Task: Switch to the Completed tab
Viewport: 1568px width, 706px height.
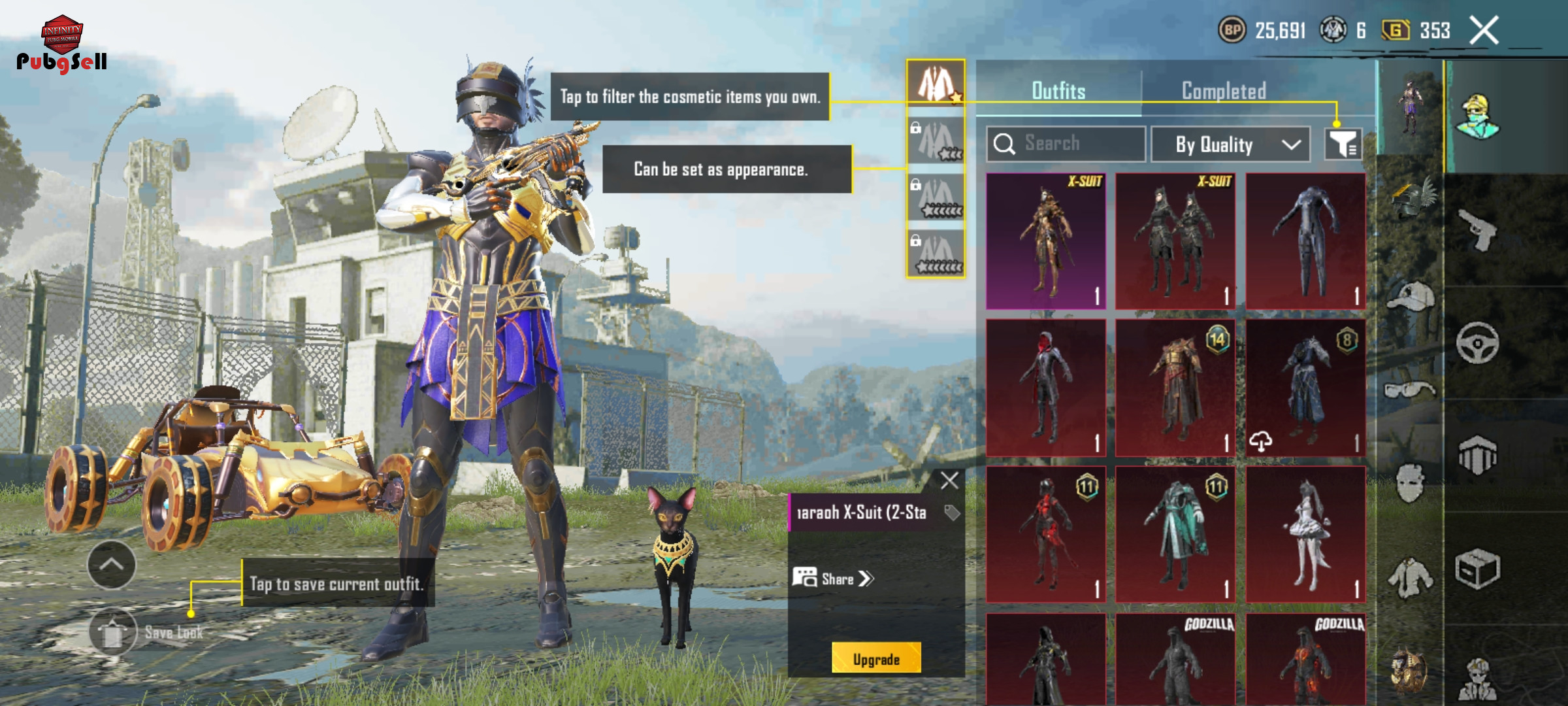Action: [x=1224, y=91]
